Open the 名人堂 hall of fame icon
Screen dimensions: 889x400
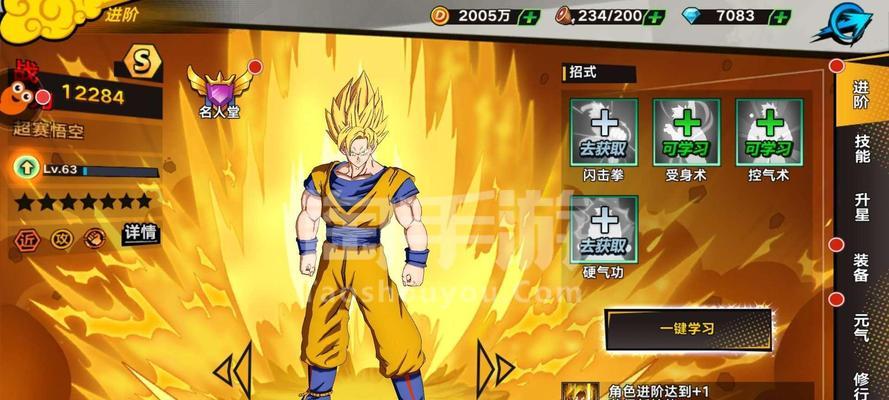(x=219, y=92)
